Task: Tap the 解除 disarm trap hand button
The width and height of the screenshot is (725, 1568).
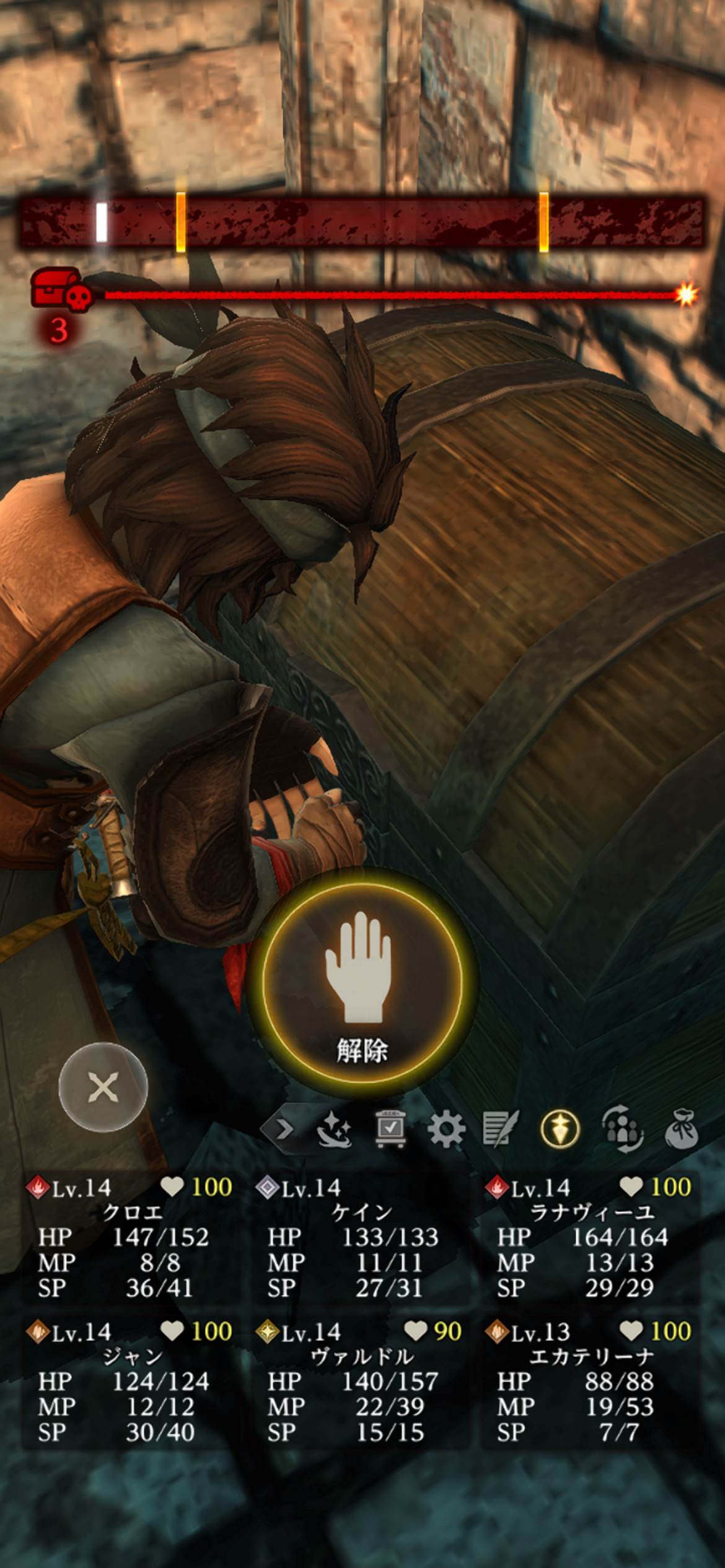Action: tap(362, 983)
